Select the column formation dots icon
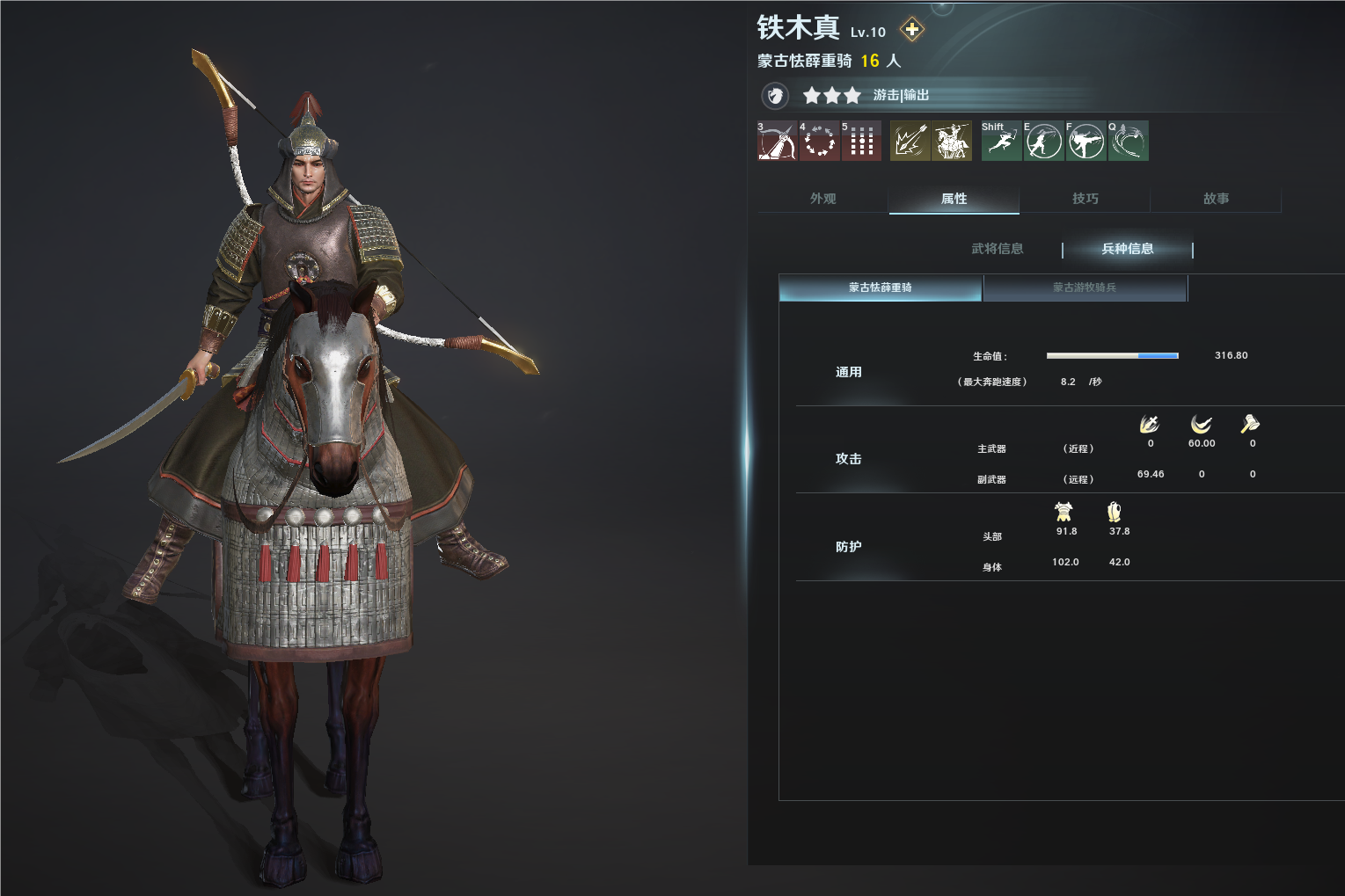The image size is (1345, 896). click(861, 141)
